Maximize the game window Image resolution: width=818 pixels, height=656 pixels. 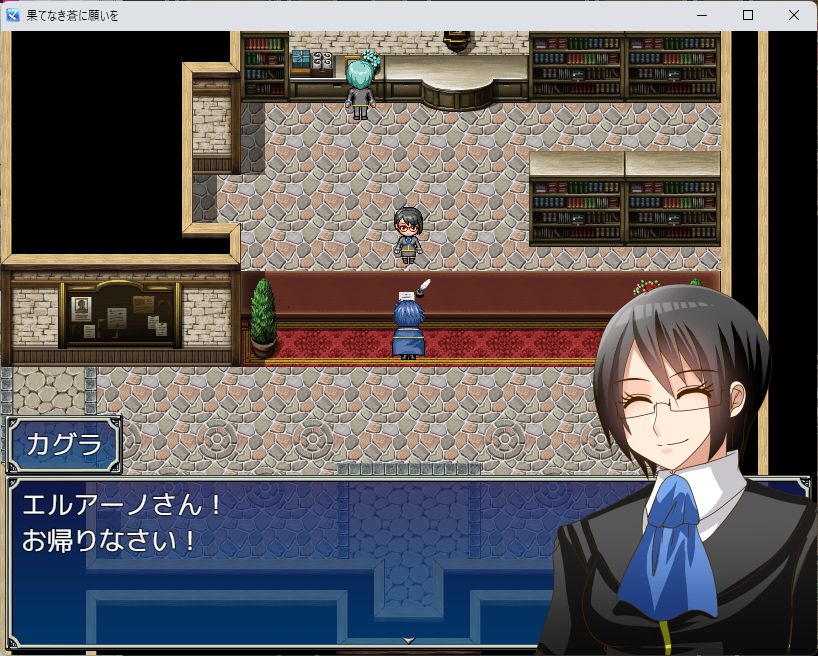pyautogui.click(x=748, y=15)
